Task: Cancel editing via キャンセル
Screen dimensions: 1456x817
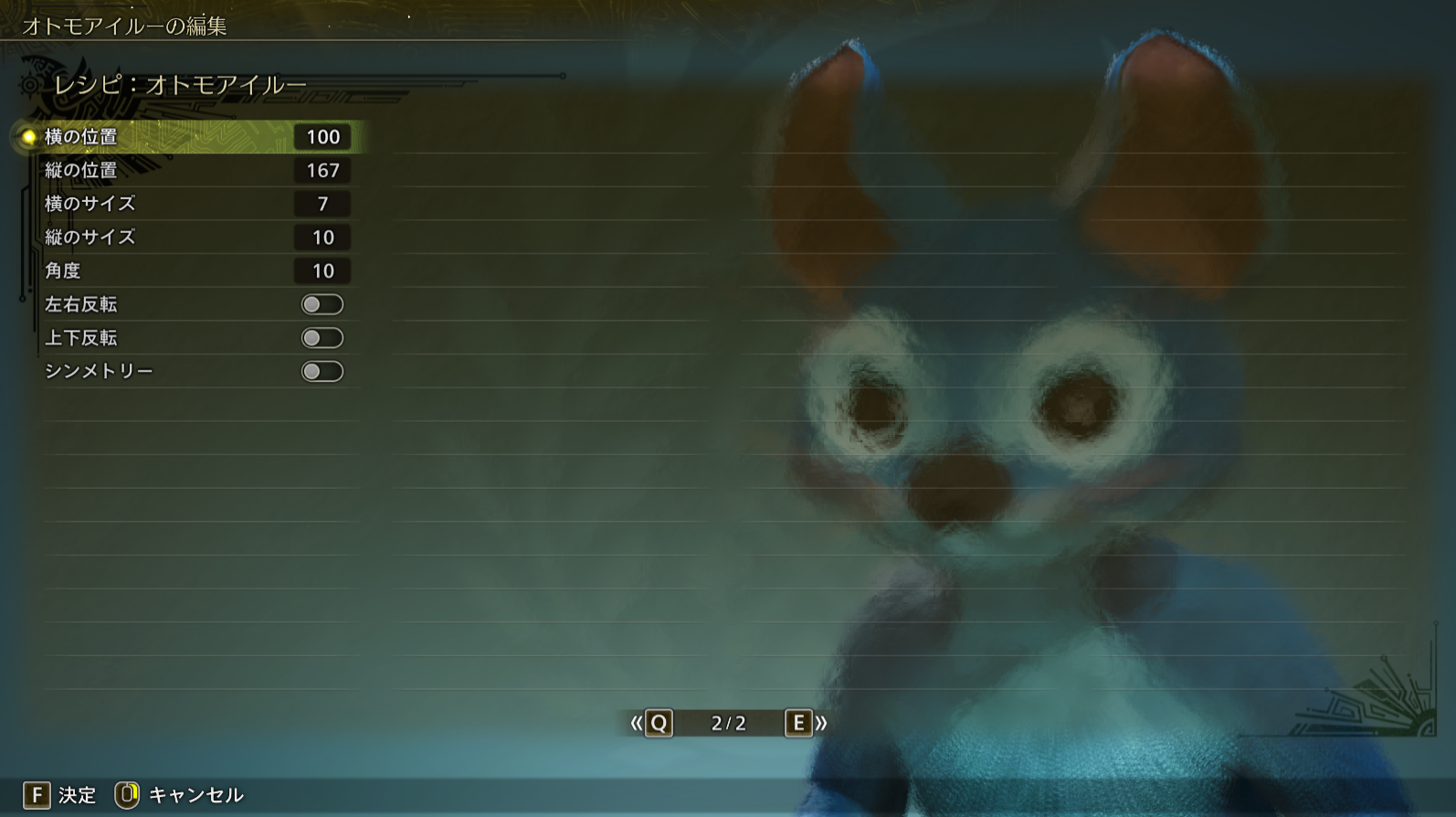Action: pos(195,795)
